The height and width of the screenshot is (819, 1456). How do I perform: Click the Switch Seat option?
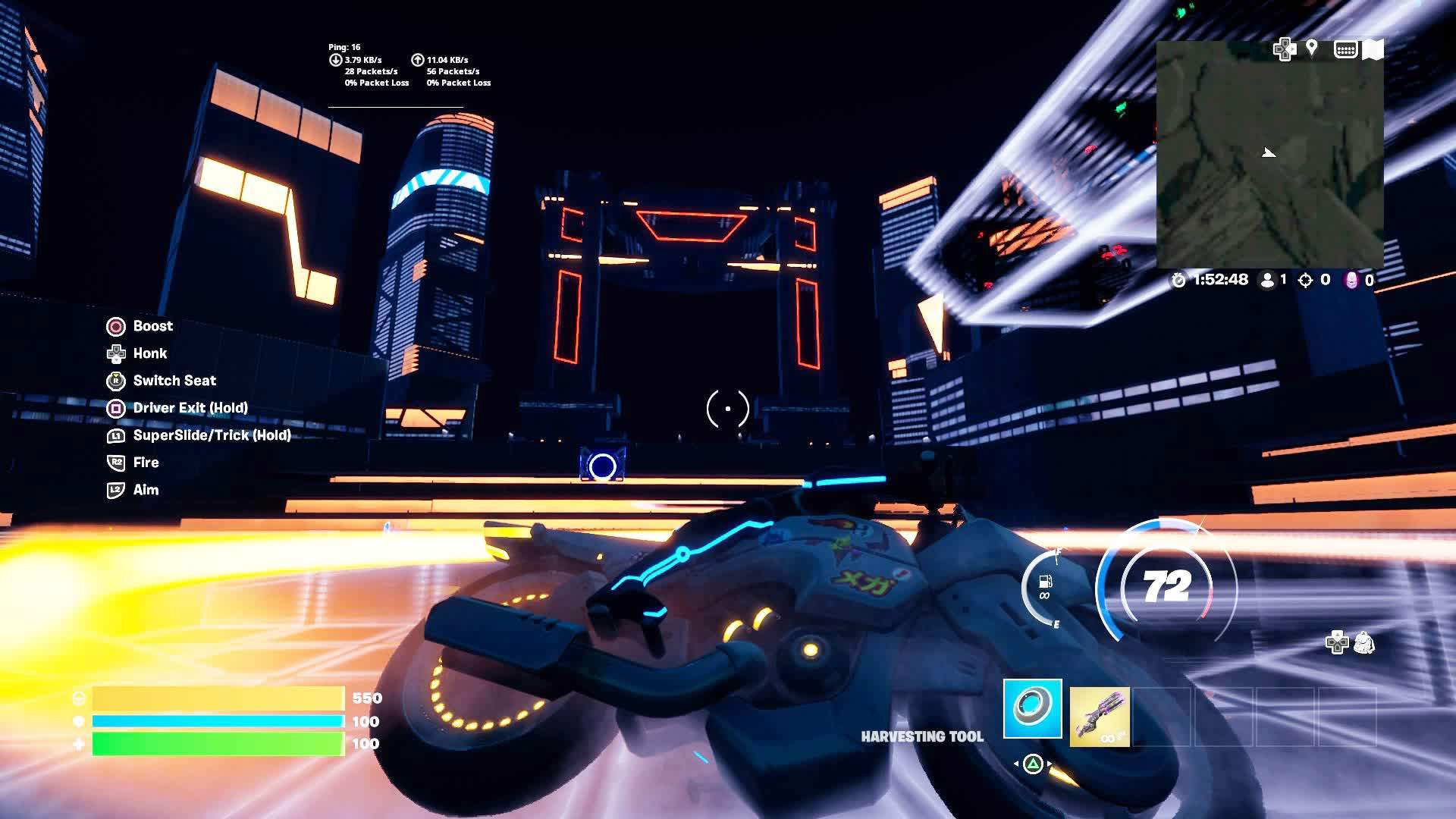[x=115, y=381]
